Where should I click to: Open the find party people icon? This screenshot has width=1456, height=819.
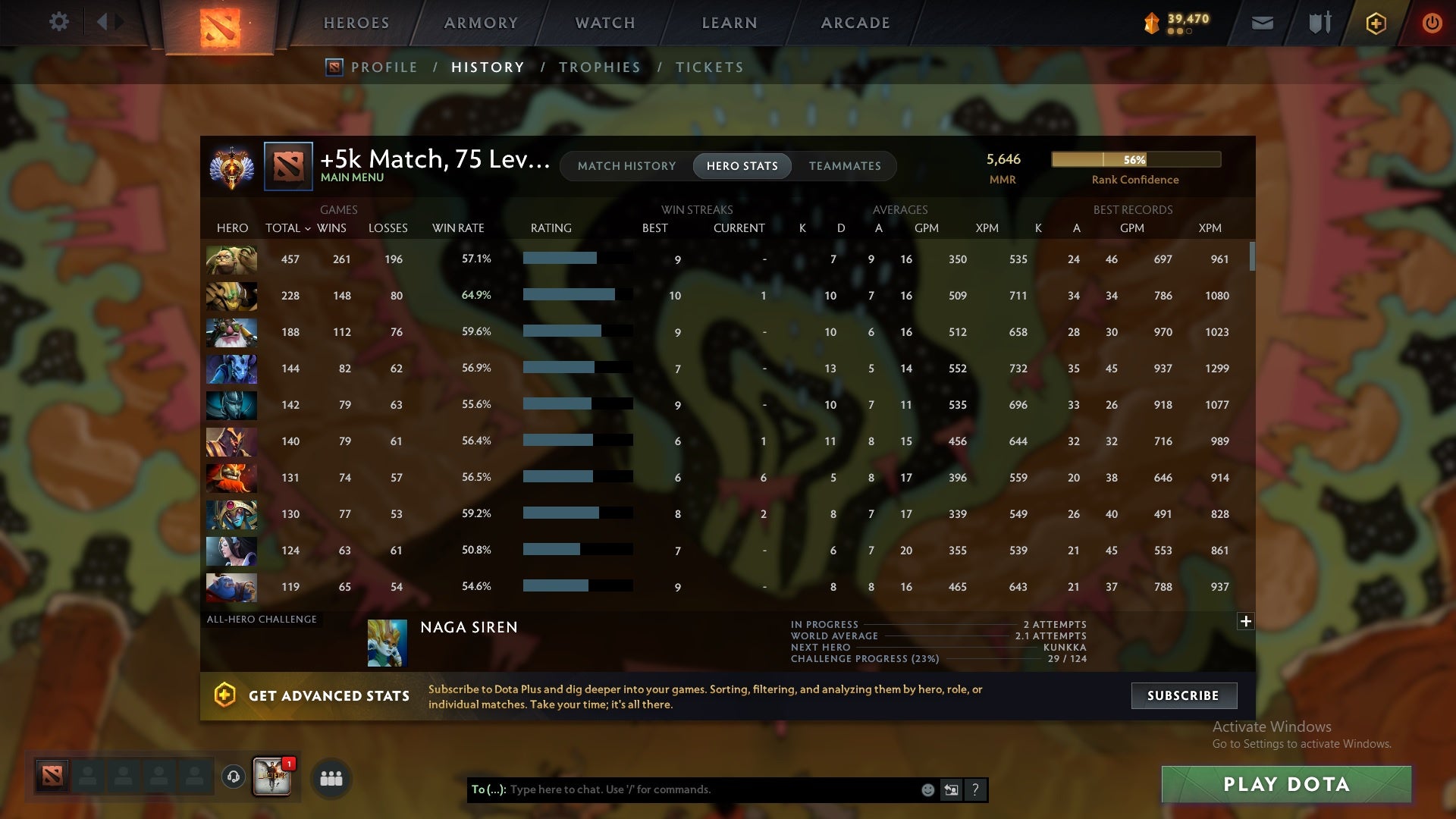pyautogui.click(x=331, y=778)
